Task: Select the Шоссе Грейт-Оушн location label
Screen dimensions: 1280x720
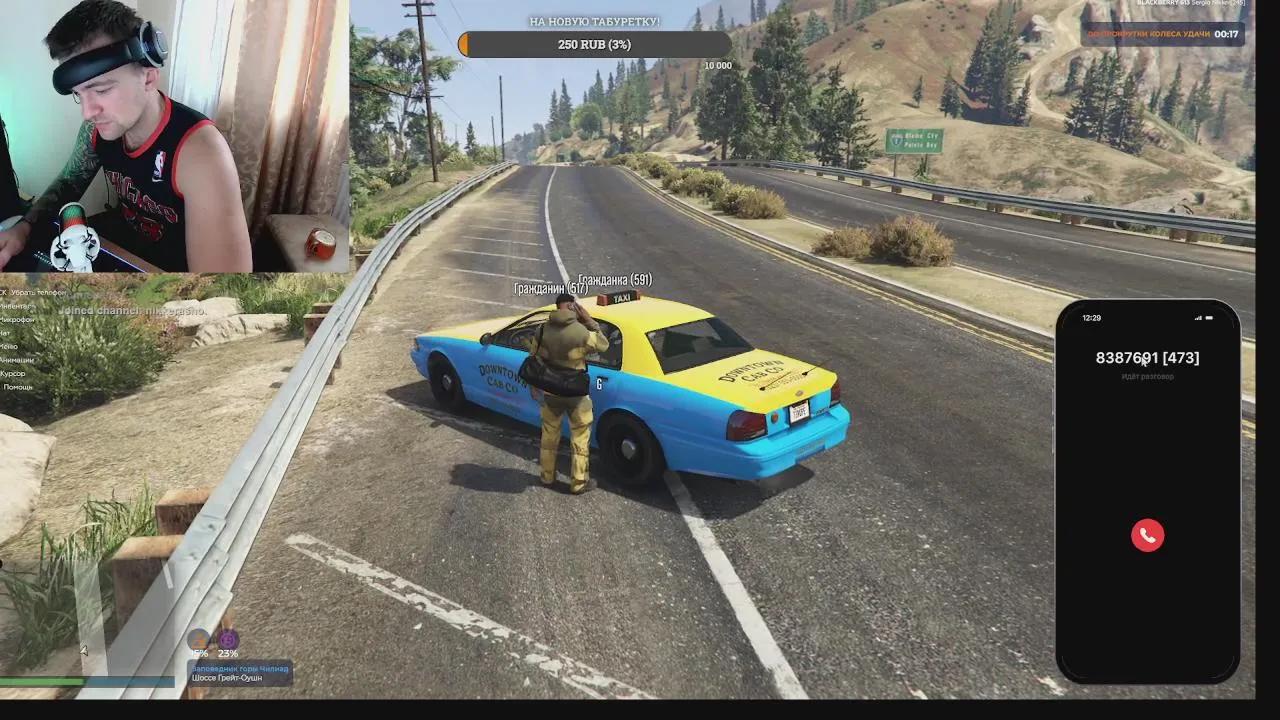Action: [227, 678]
